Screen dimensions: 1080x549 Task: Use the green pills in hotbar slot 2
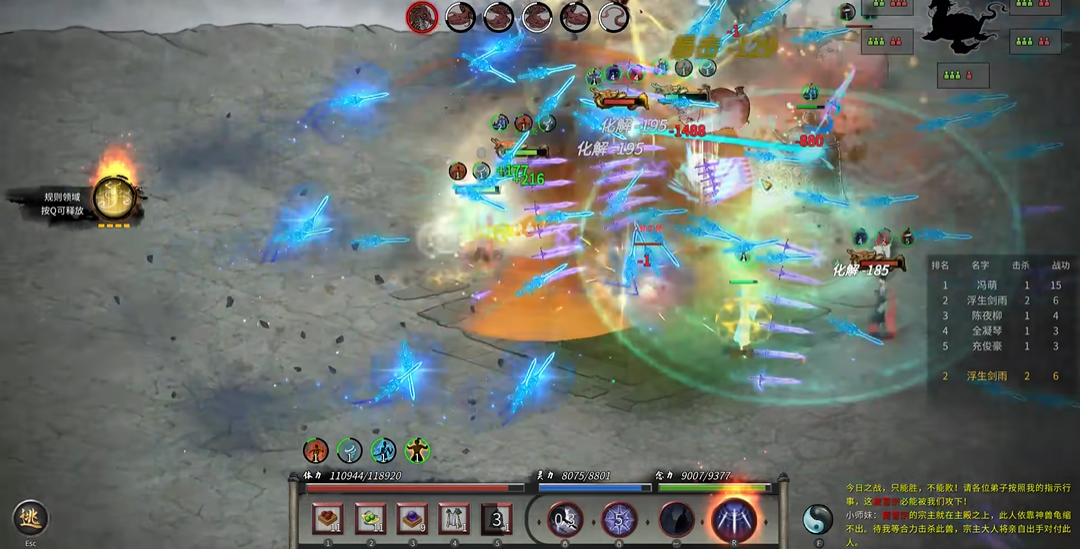tap(370, 518)
